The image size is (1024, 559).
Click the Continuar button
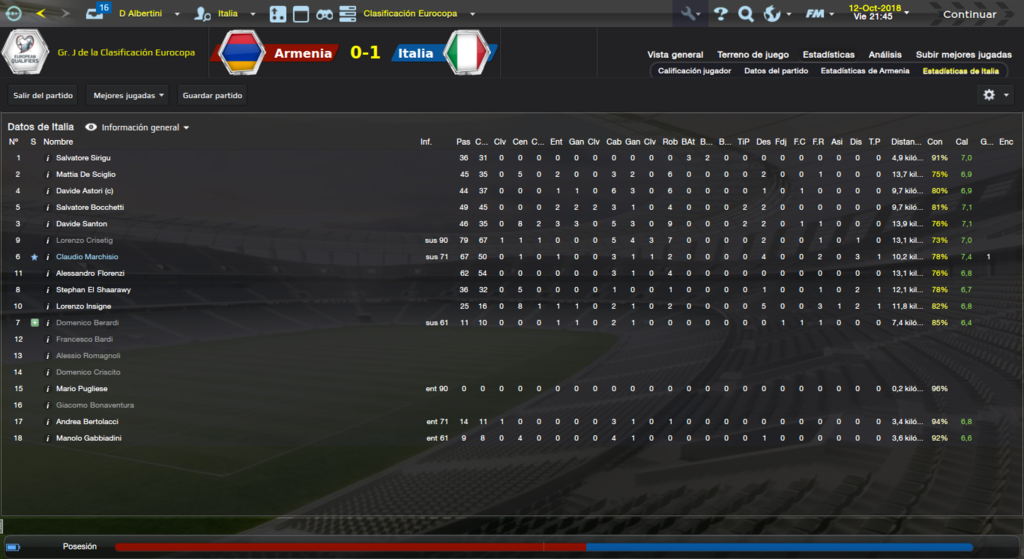click(968, 14)
